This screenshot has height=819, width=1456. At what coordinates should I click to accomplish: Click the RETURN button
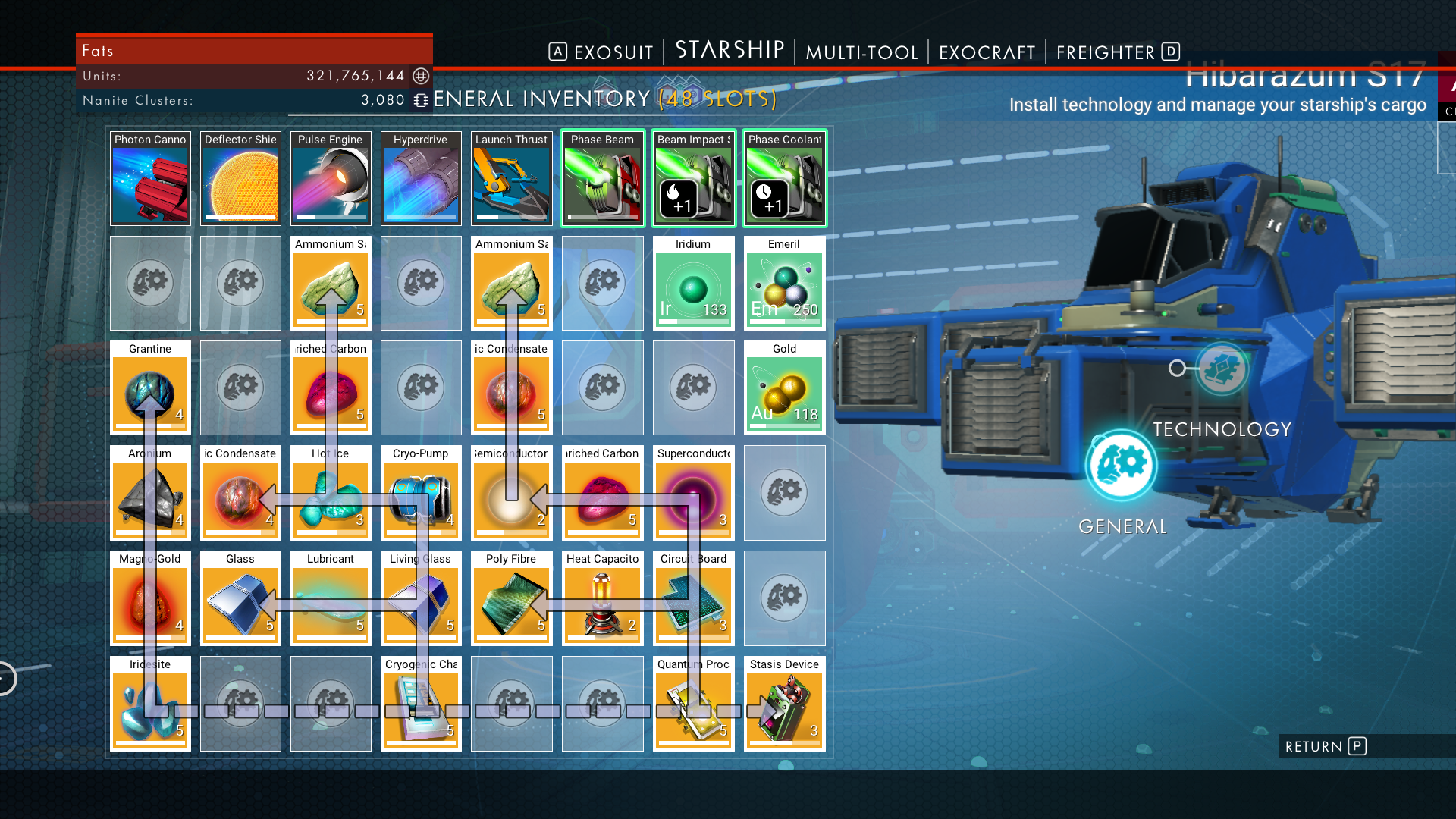click(x=1323, y=746)
